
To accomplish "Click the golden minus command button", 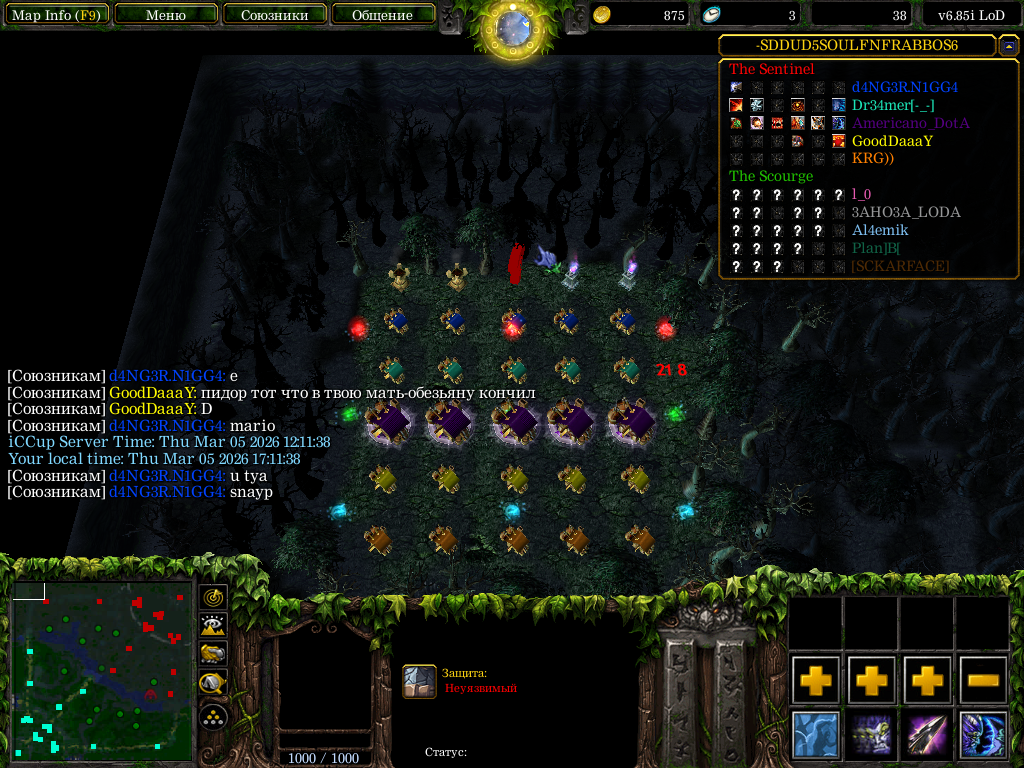I will [984, 680].
